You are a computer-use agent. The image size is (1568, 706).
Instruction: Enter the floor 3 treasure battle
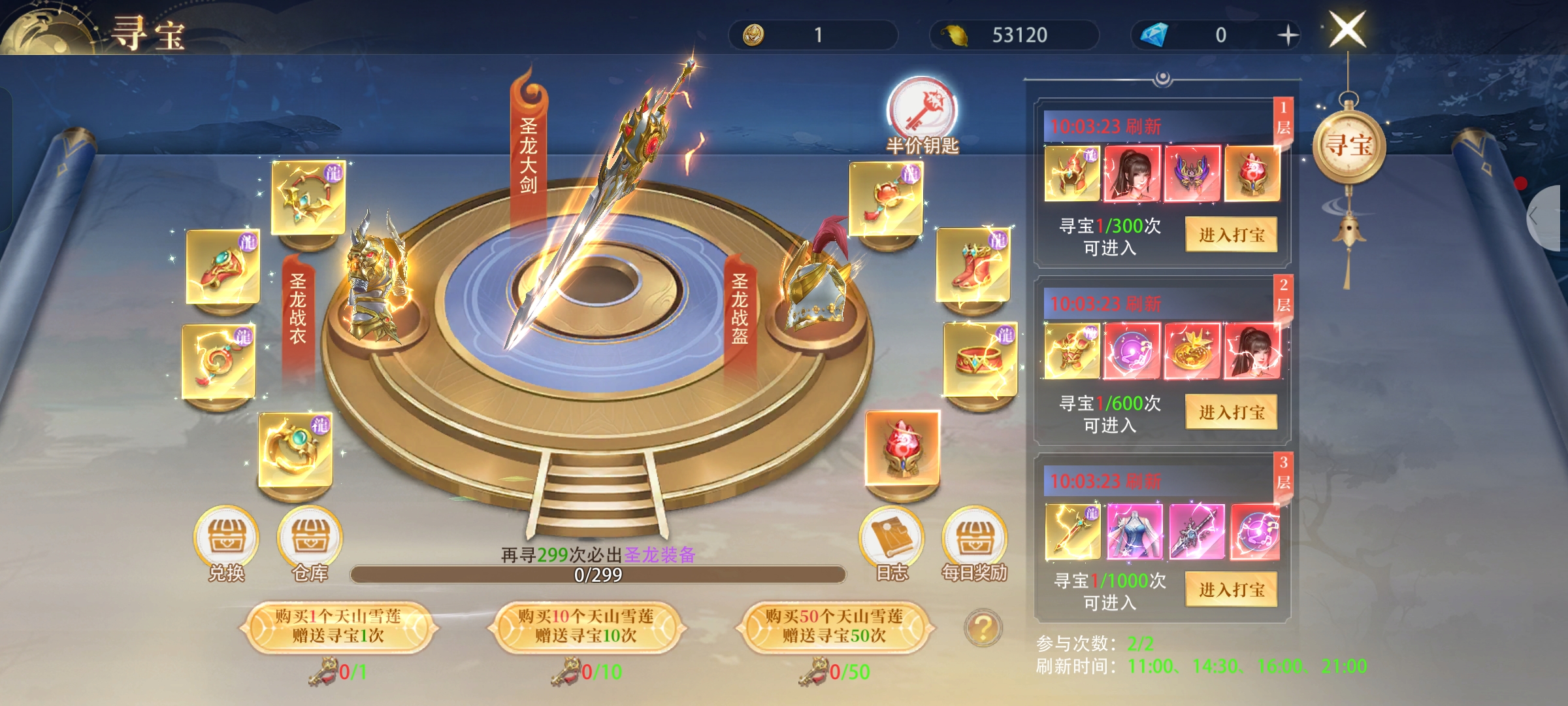coord(1231,589)
